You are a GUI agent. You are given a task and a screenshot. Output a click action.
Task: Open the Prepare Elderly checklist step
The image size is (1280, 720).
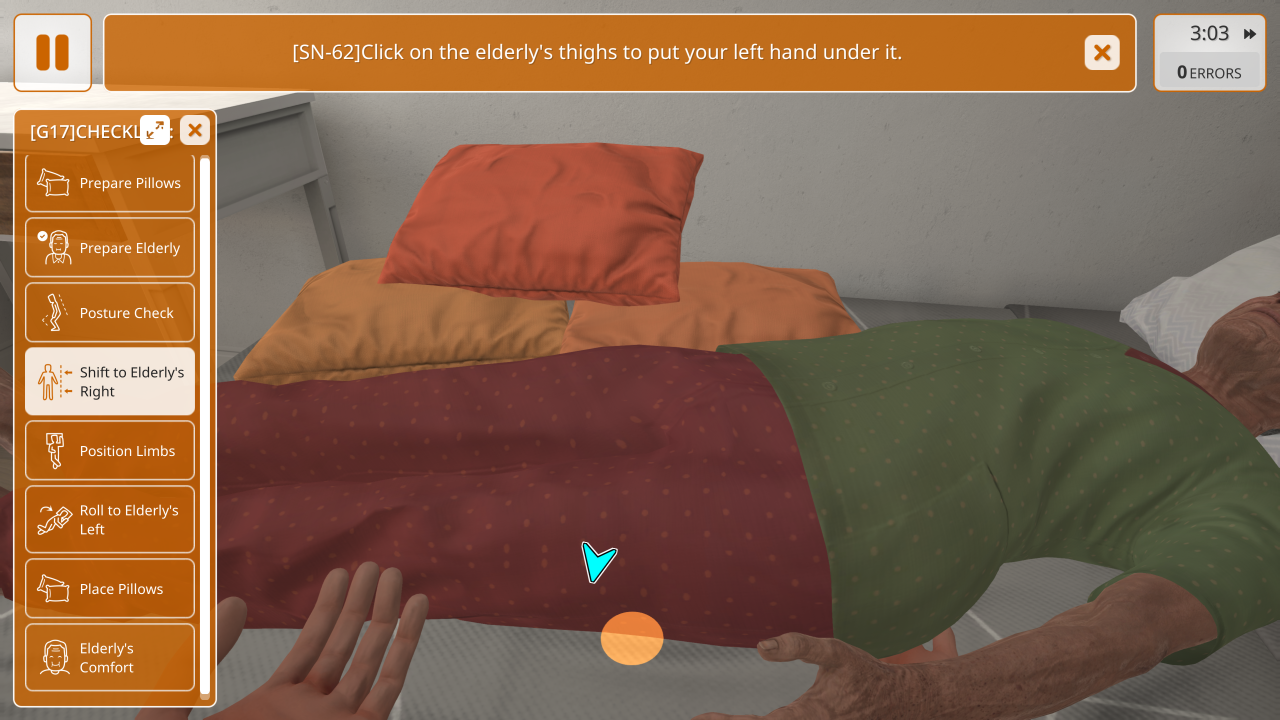pyautogui.click(x=110, y=248)
